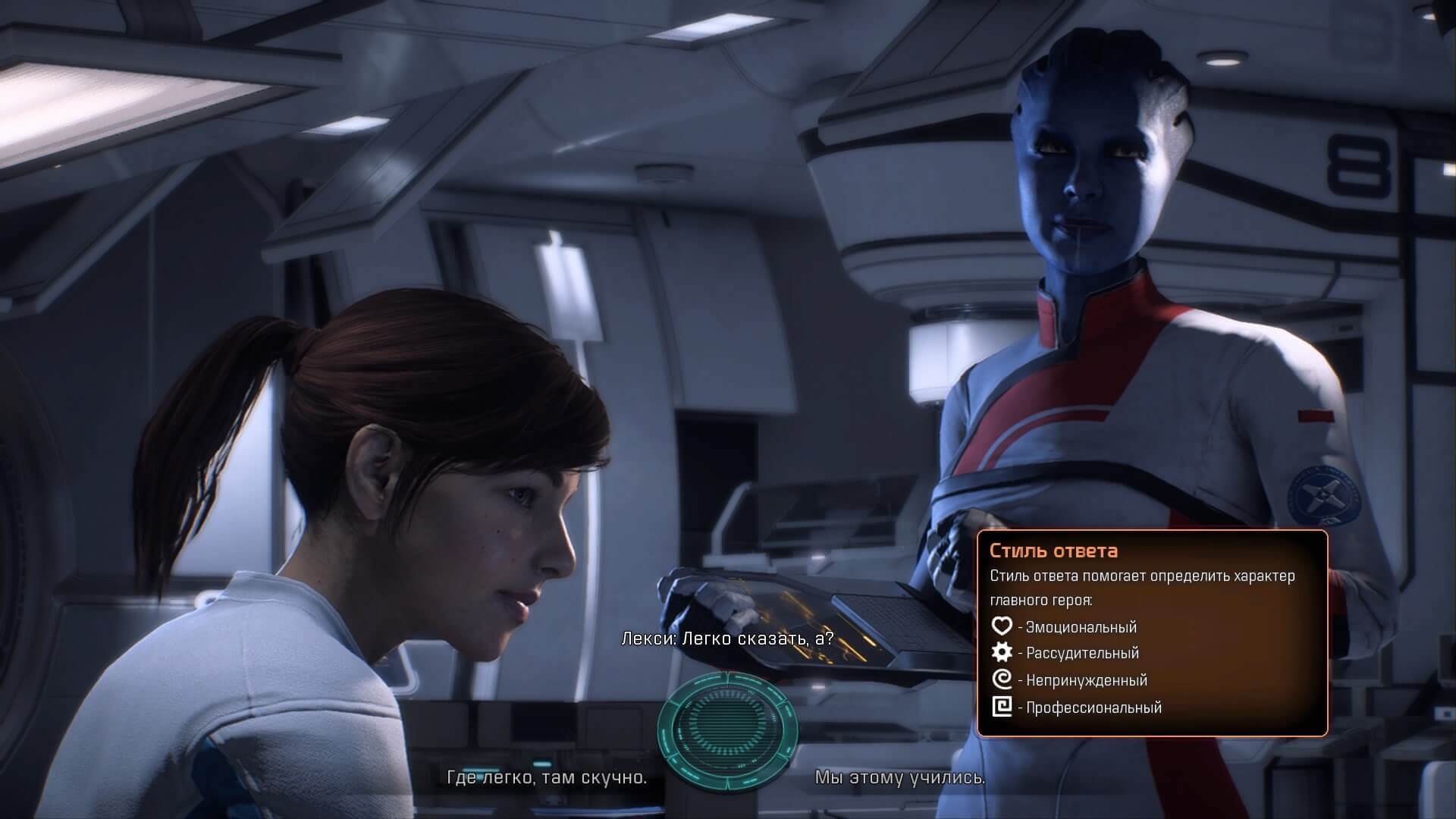Choose the reply "Где легко, там скучно."
Viewport: 1456px width, 819px height.
tap(547, 777)
